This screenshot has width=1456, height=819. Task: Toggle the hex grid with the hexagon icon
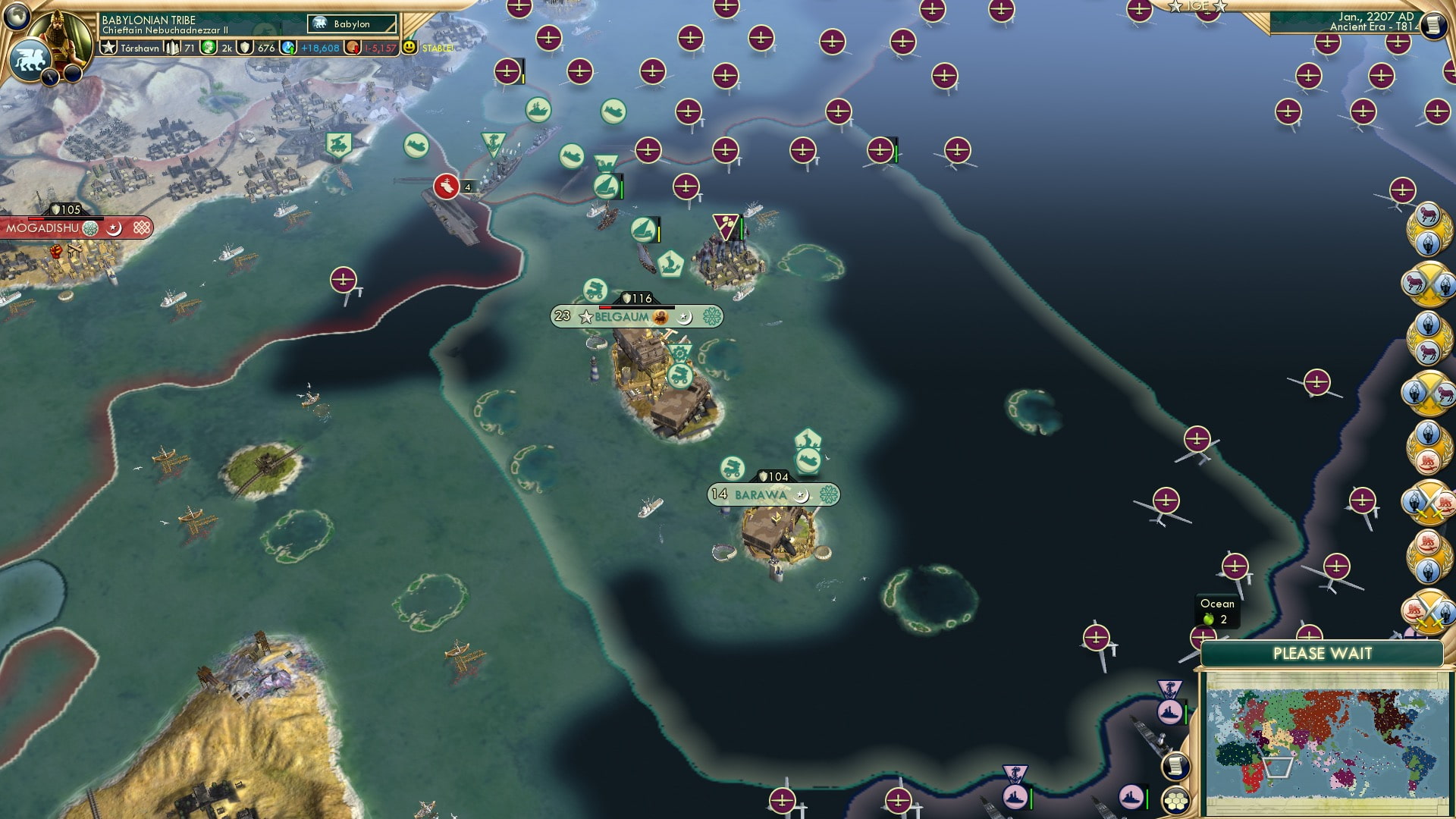1175,802
